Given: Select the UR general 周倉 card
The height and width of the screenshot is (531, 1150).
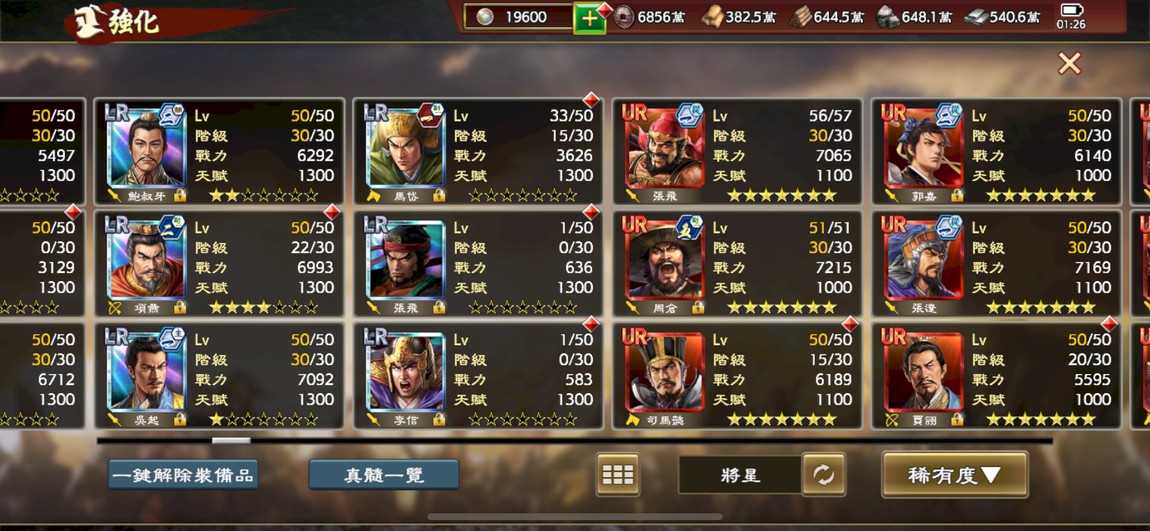Looking at the screenshot, I should point(737,263).
